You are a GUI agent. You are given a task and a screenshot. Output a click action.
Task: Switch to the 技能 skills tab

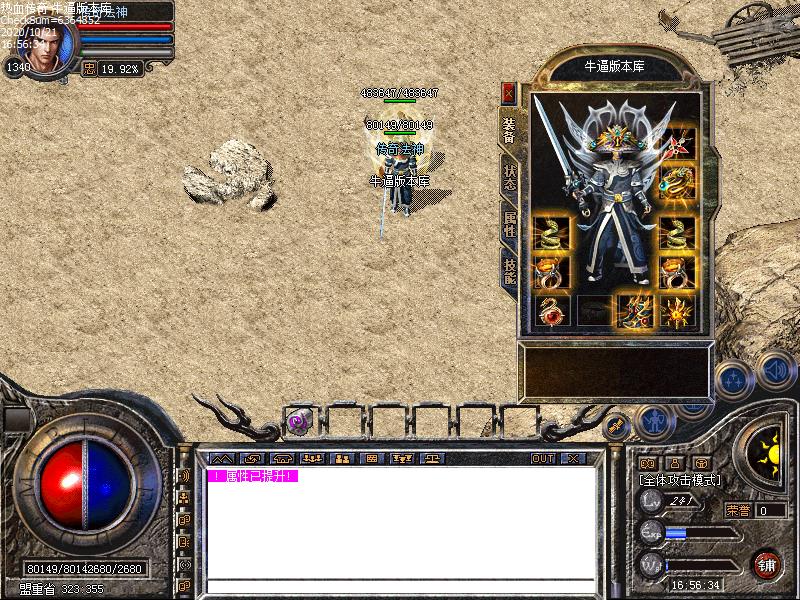pyautogui.click(x=509, y=267)
